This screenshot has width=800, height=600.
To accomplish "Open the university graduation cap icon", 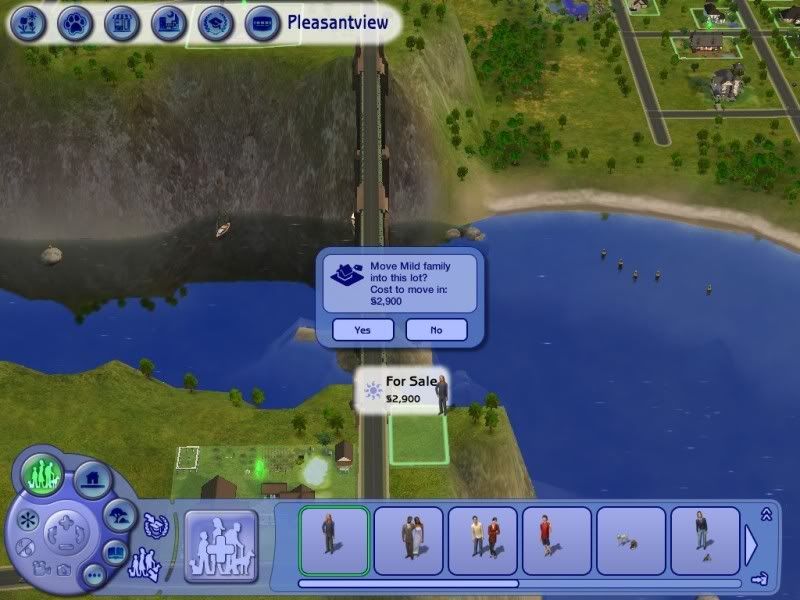I will tap(215, 22).
